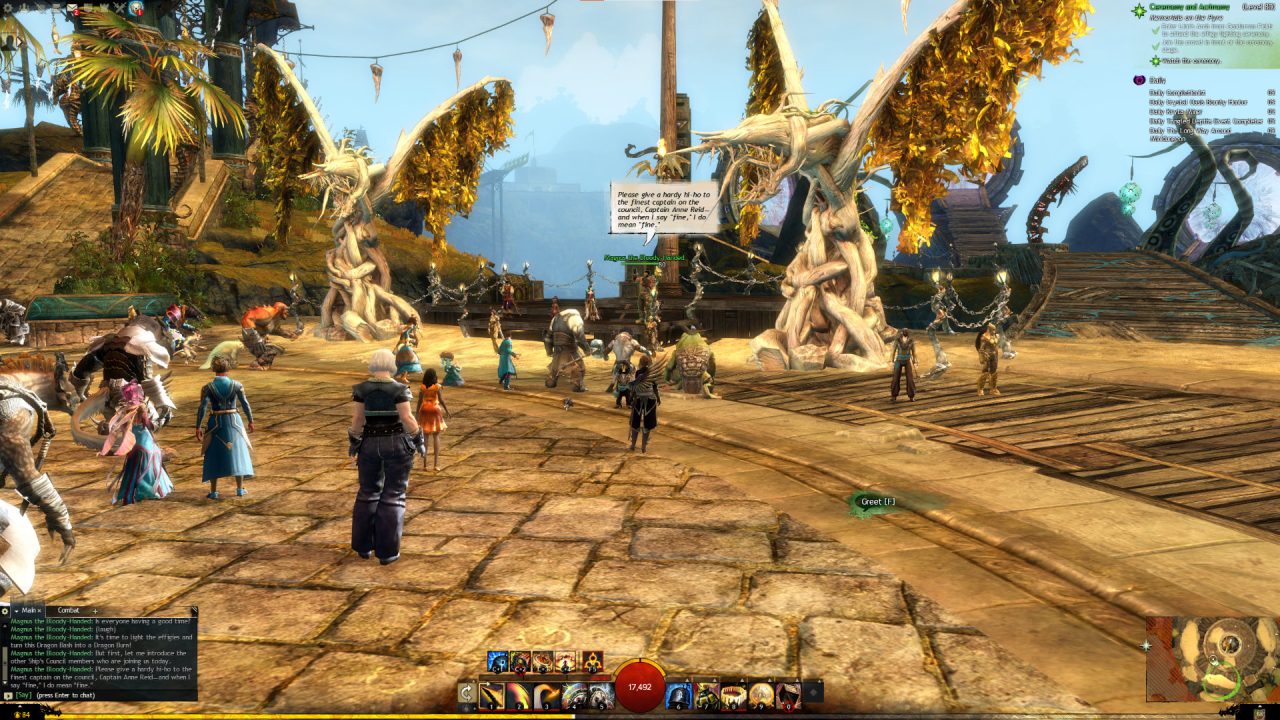Image resolution: width=1280 pixels, height=720 pixels.
Task: Activate the elite skill in slot 0
Action: (x=788, y=695)
